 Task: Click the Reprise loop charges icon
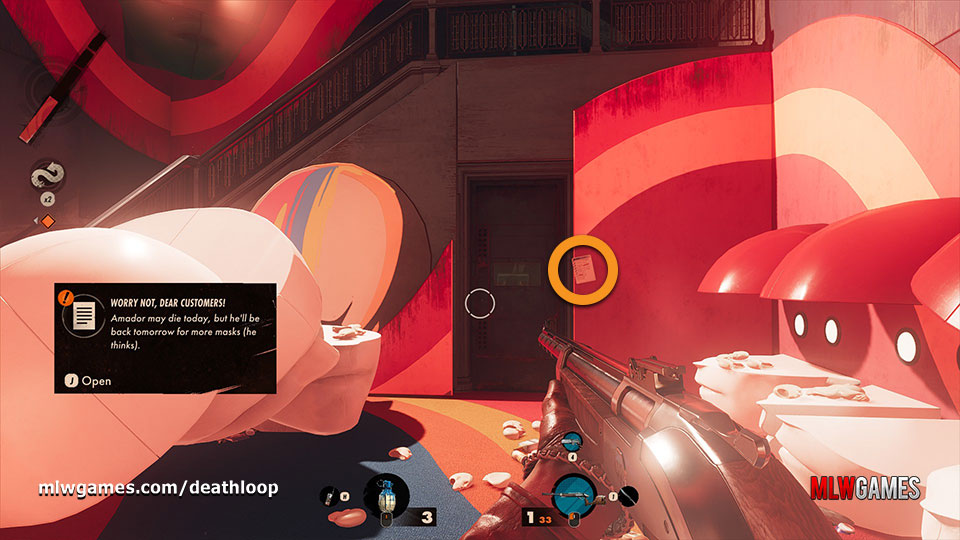point(47,178)
